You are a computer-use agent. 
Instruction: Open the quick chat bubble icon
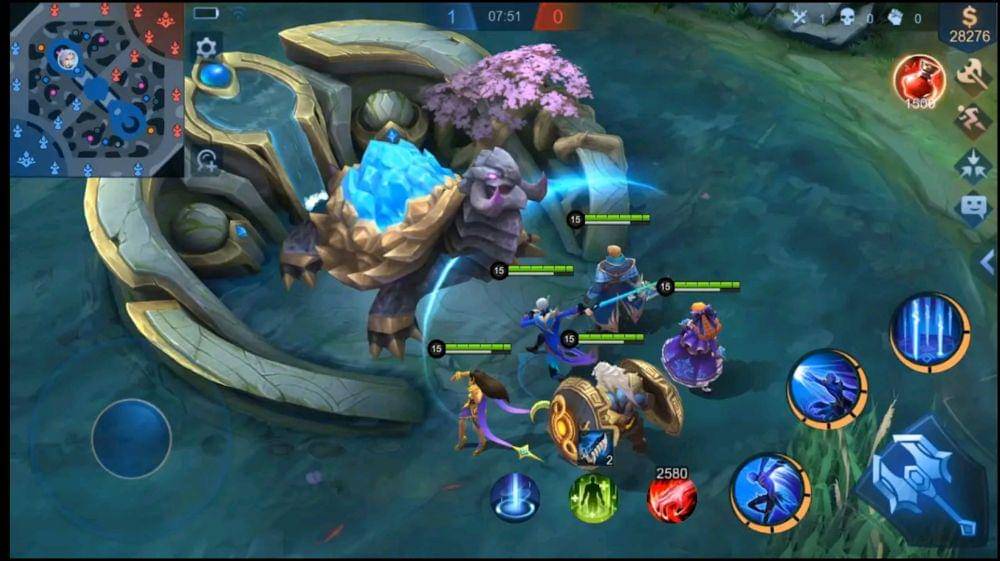(973, 208)
